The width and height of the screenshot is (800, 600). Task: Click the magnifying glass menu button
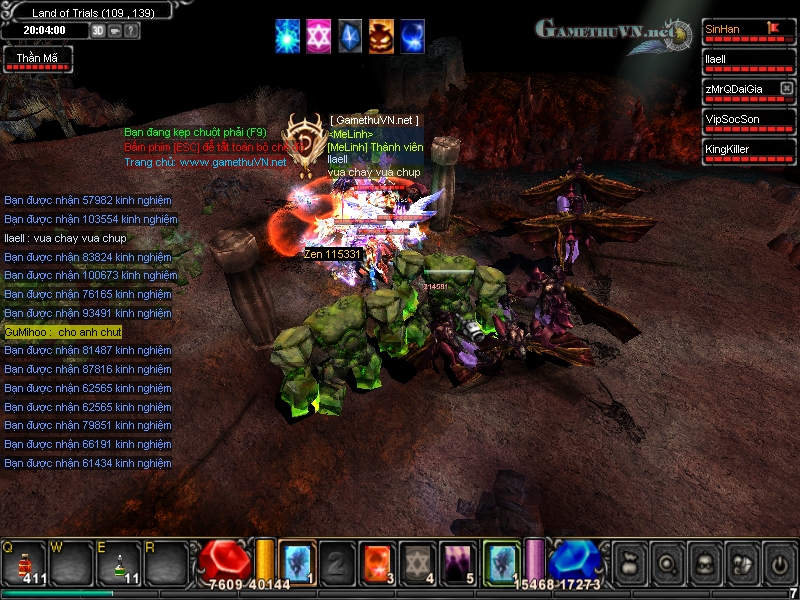coord(665,562)
